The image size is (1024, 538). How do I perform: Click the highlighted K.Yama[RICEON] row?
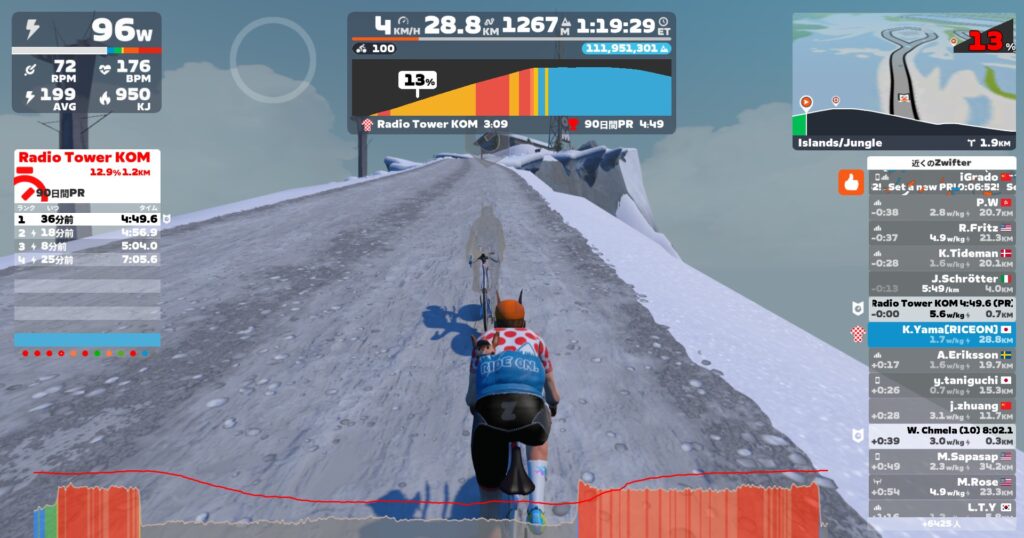pos(940,334)
